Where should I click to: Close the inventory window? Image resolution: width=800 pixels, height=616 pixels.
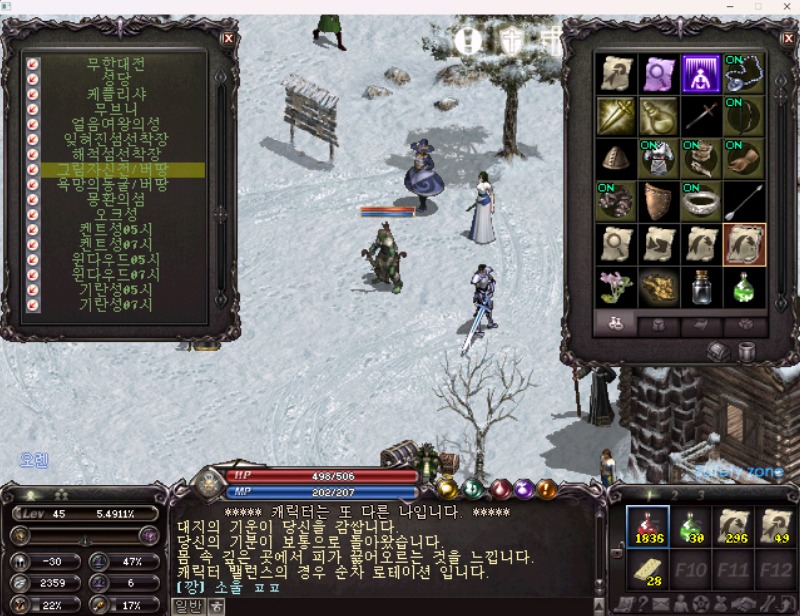pyautogui.click(x=786, y=38)
